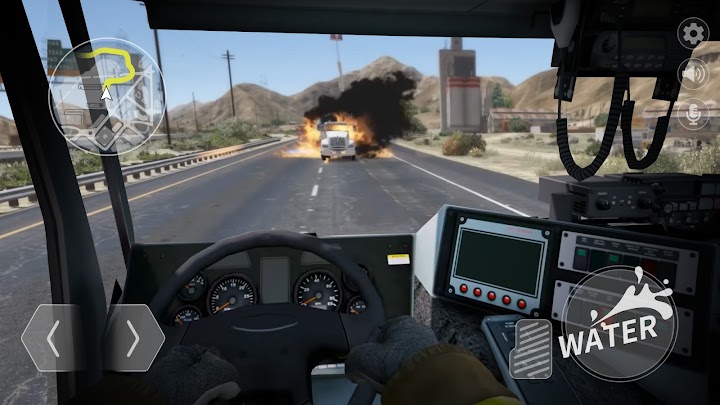The height and width of the screenshot is (405, 720).
Task: Open the circular minimap
Action: tap(106, 96)
